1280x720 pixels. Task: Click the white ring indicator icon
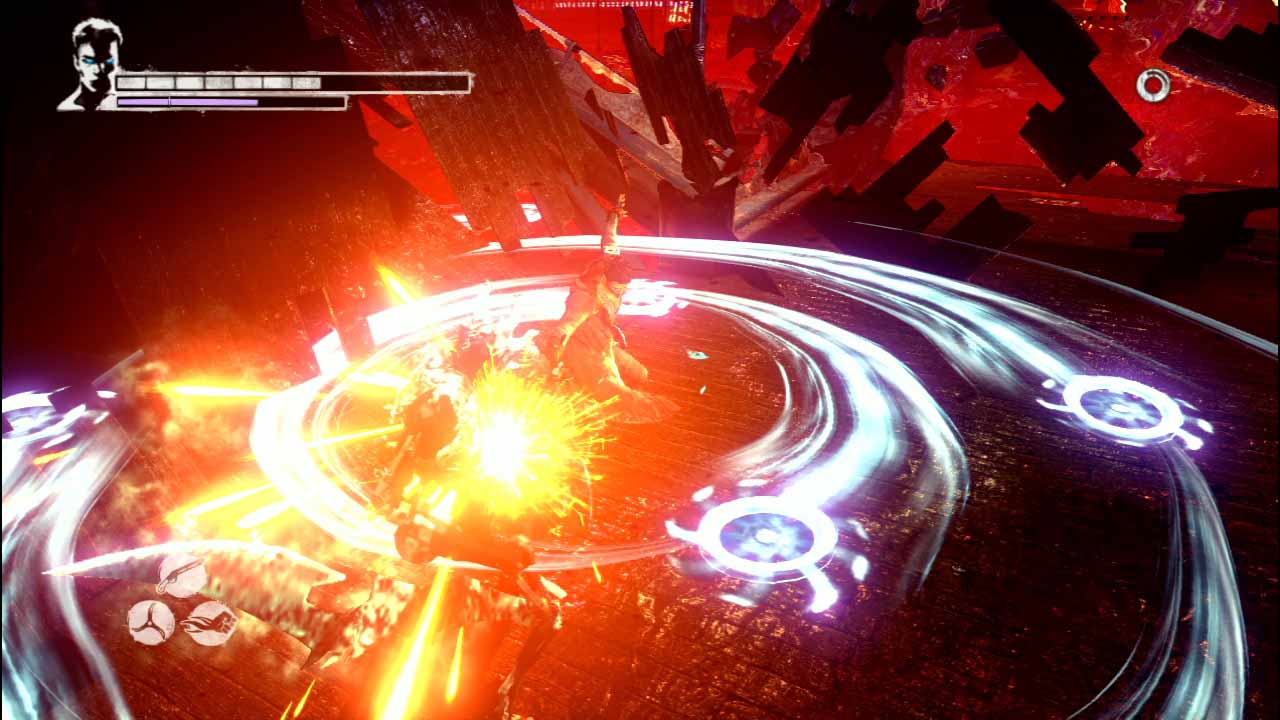point(1153,86)
